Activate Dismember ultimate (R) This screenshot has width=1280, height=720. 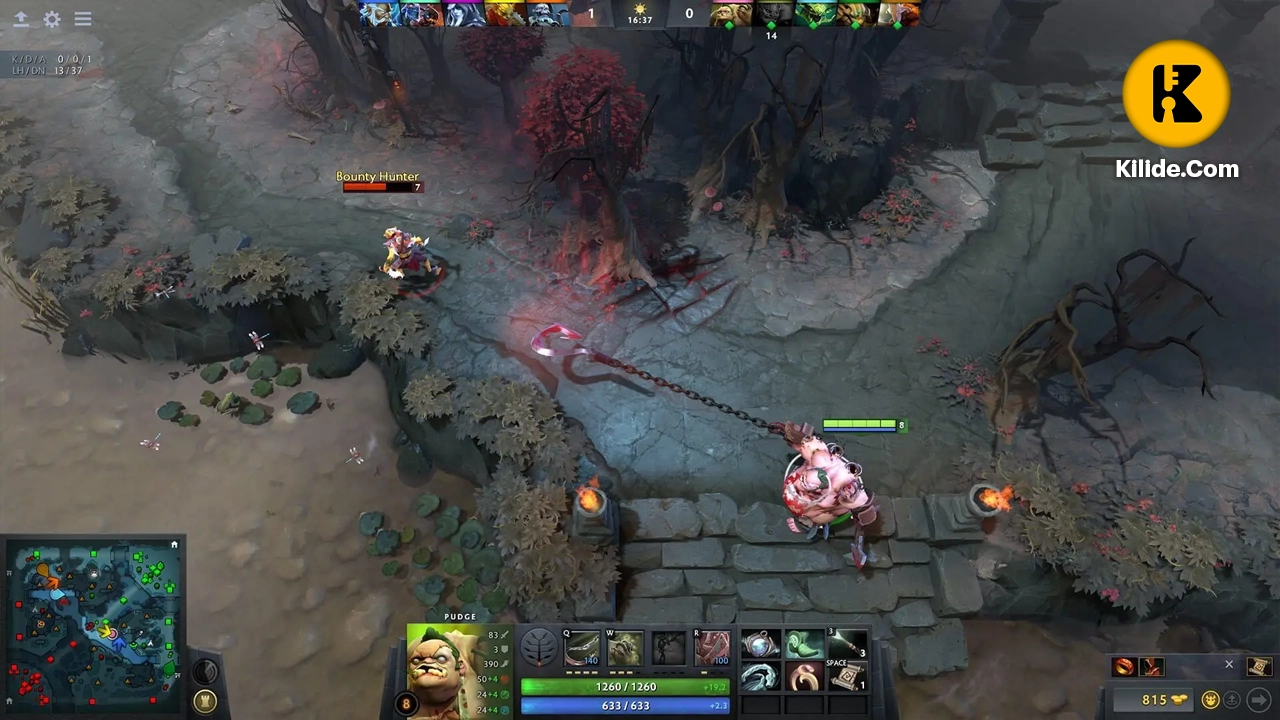click(x=712, y=647)
